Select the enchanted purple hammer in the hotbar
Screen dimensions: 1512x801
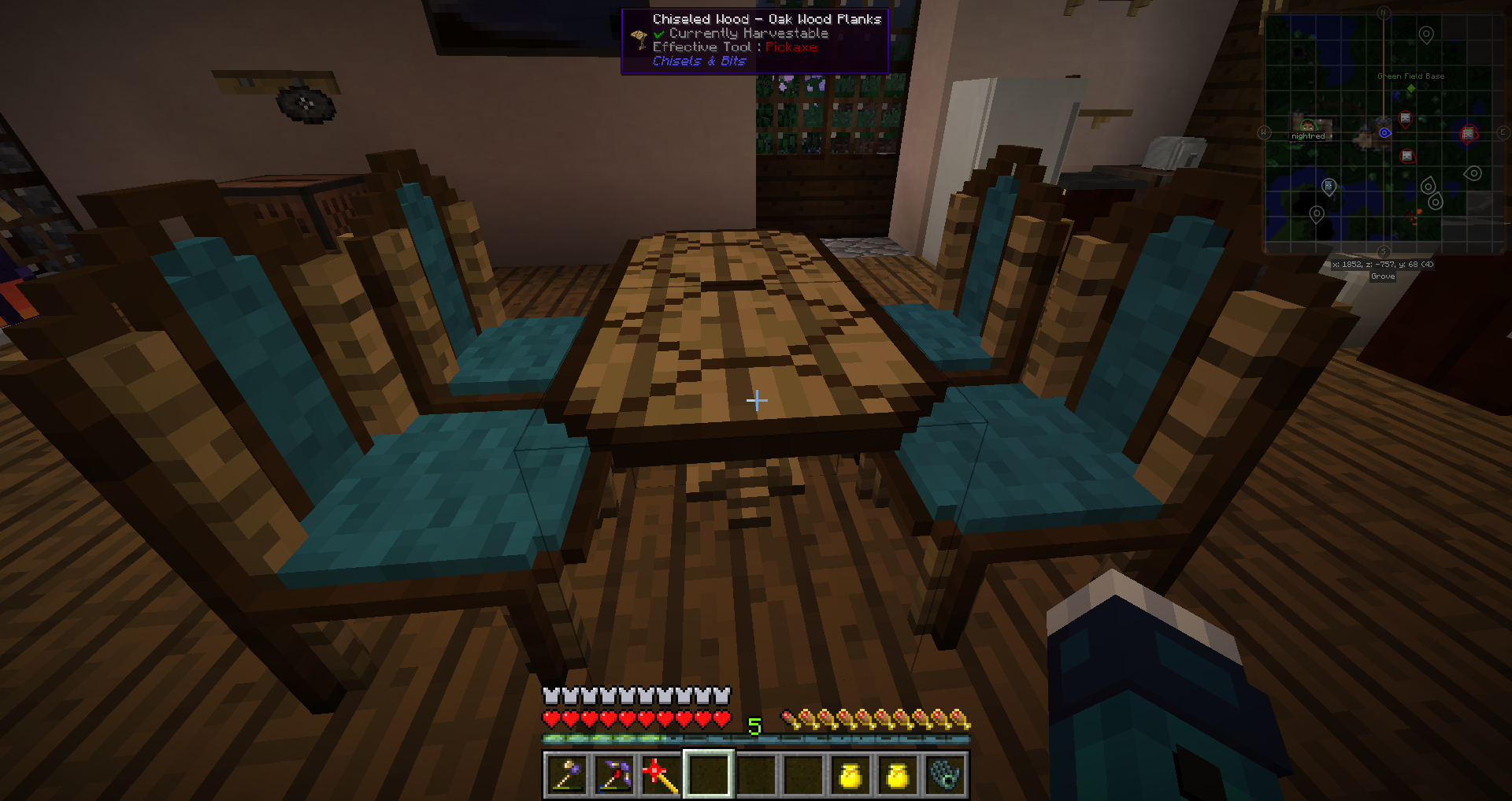coord(565,777)
